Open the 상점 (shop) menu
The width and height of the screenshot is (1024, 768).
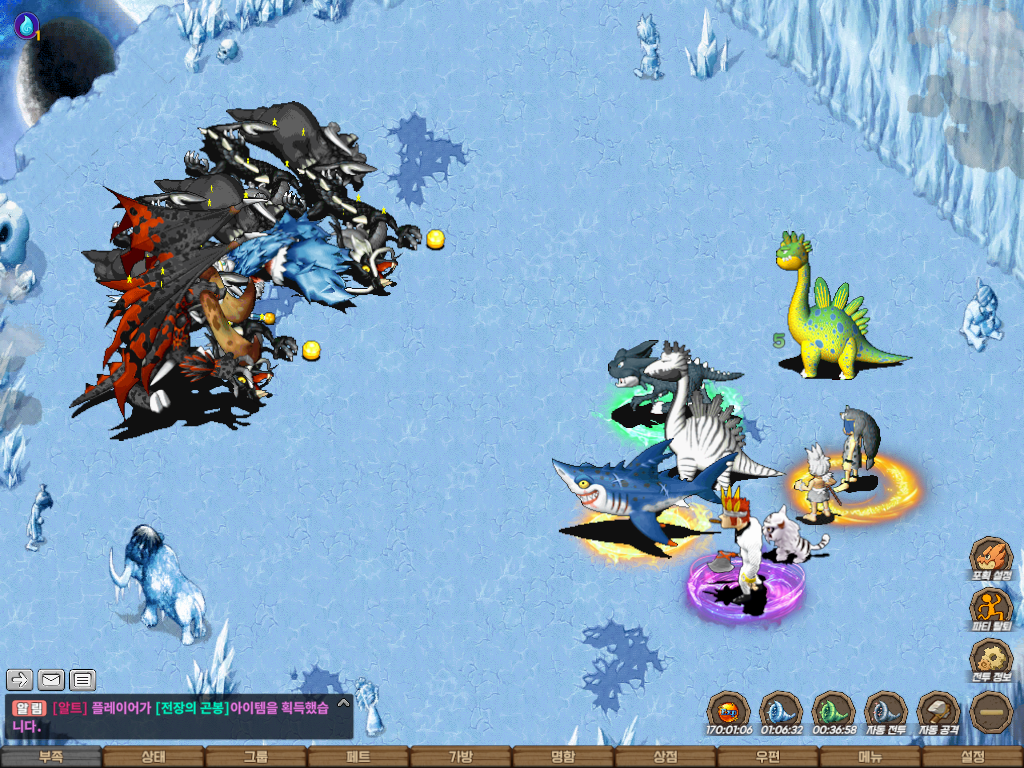click(x=665, y=757)
